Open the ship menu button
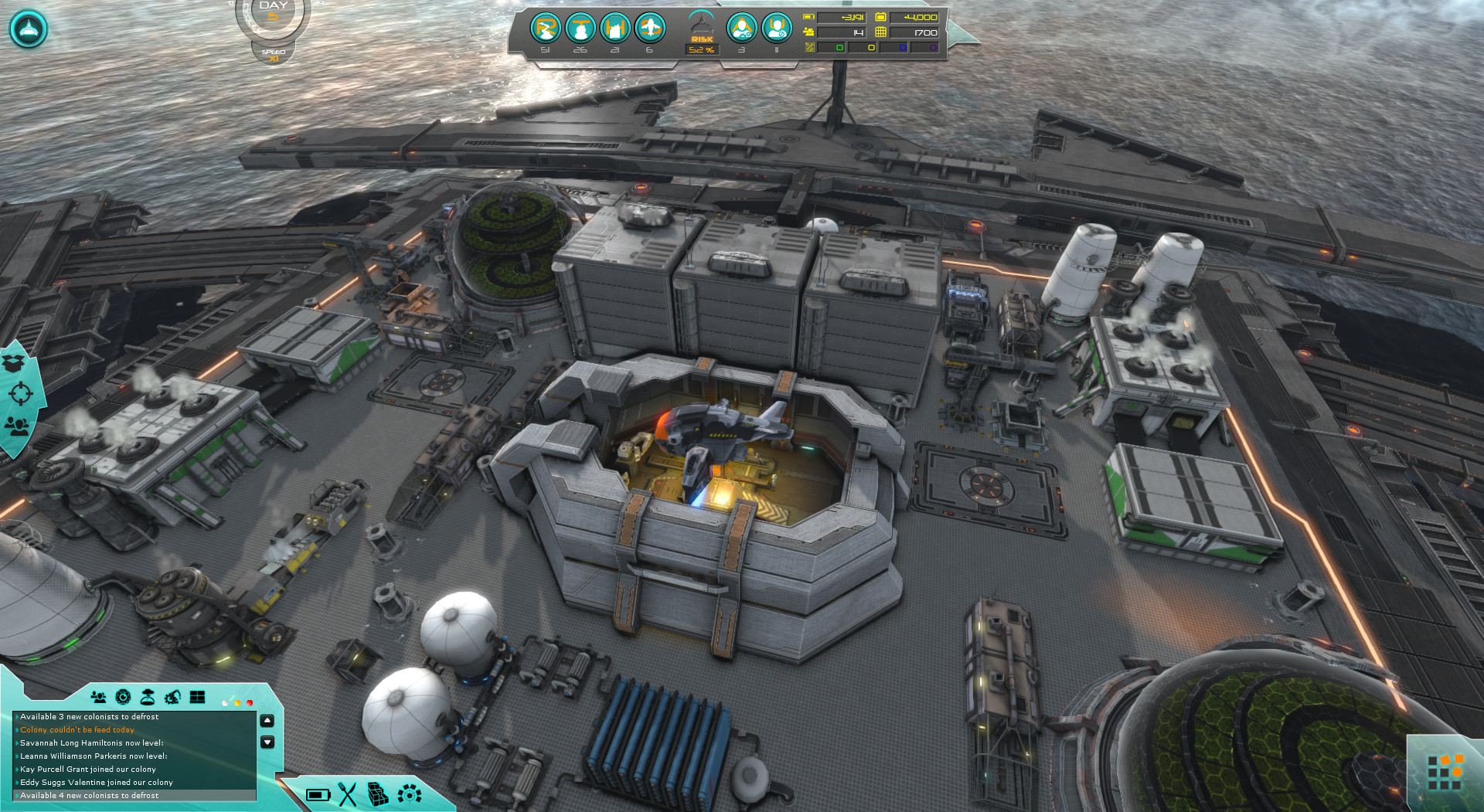Screen dimensions: 1484x812 click(29, 29)
